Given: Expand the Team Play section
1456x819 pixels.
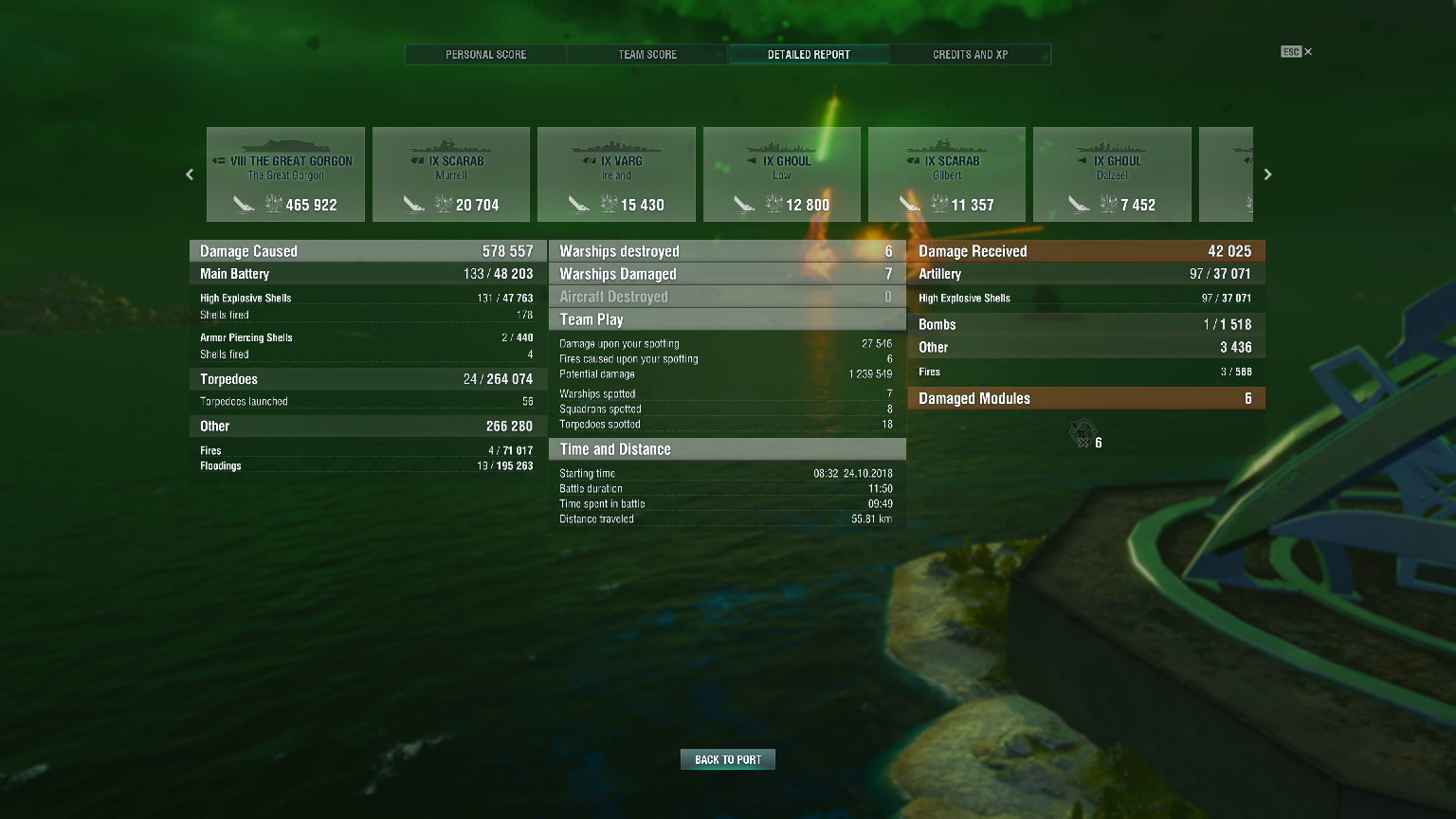Looking at the screenshot, I should [727, 319].
